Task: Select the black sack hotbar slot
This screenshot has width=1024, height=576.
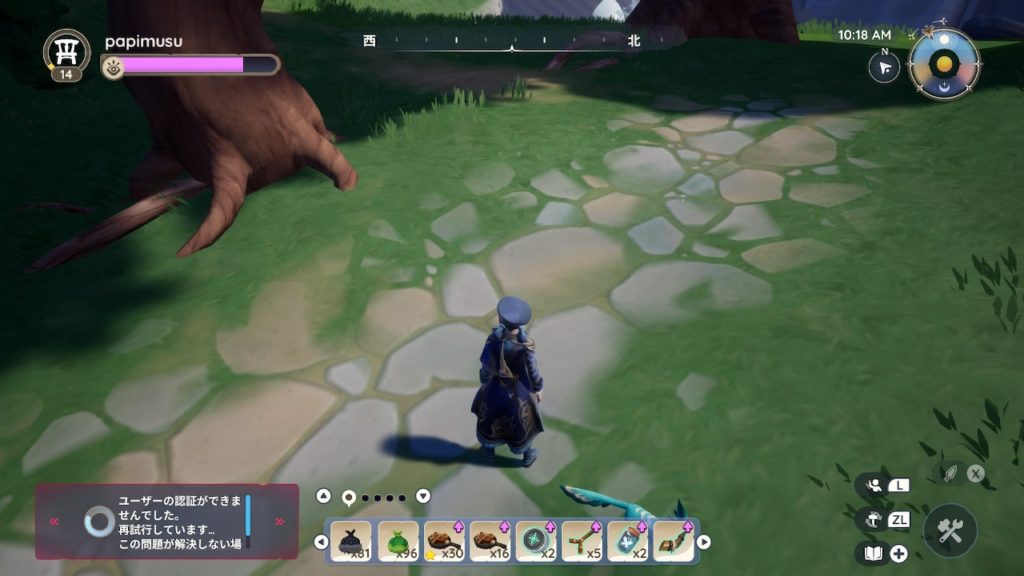Action: (x=351, y=541)
